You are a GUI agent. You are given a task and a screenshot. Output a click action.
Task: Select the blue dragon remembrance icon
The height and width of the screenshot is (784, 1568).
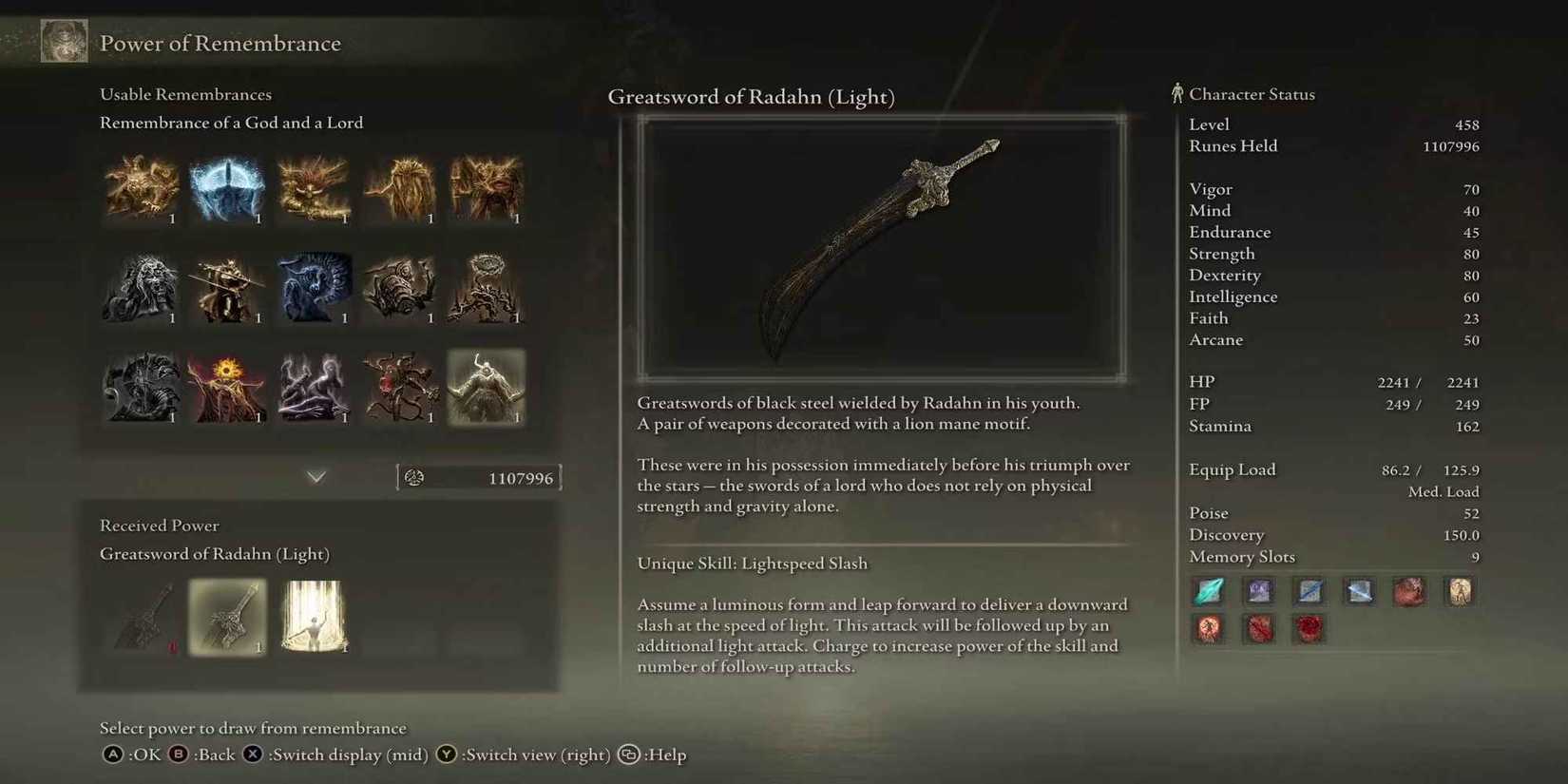click(x=315, y=290)
